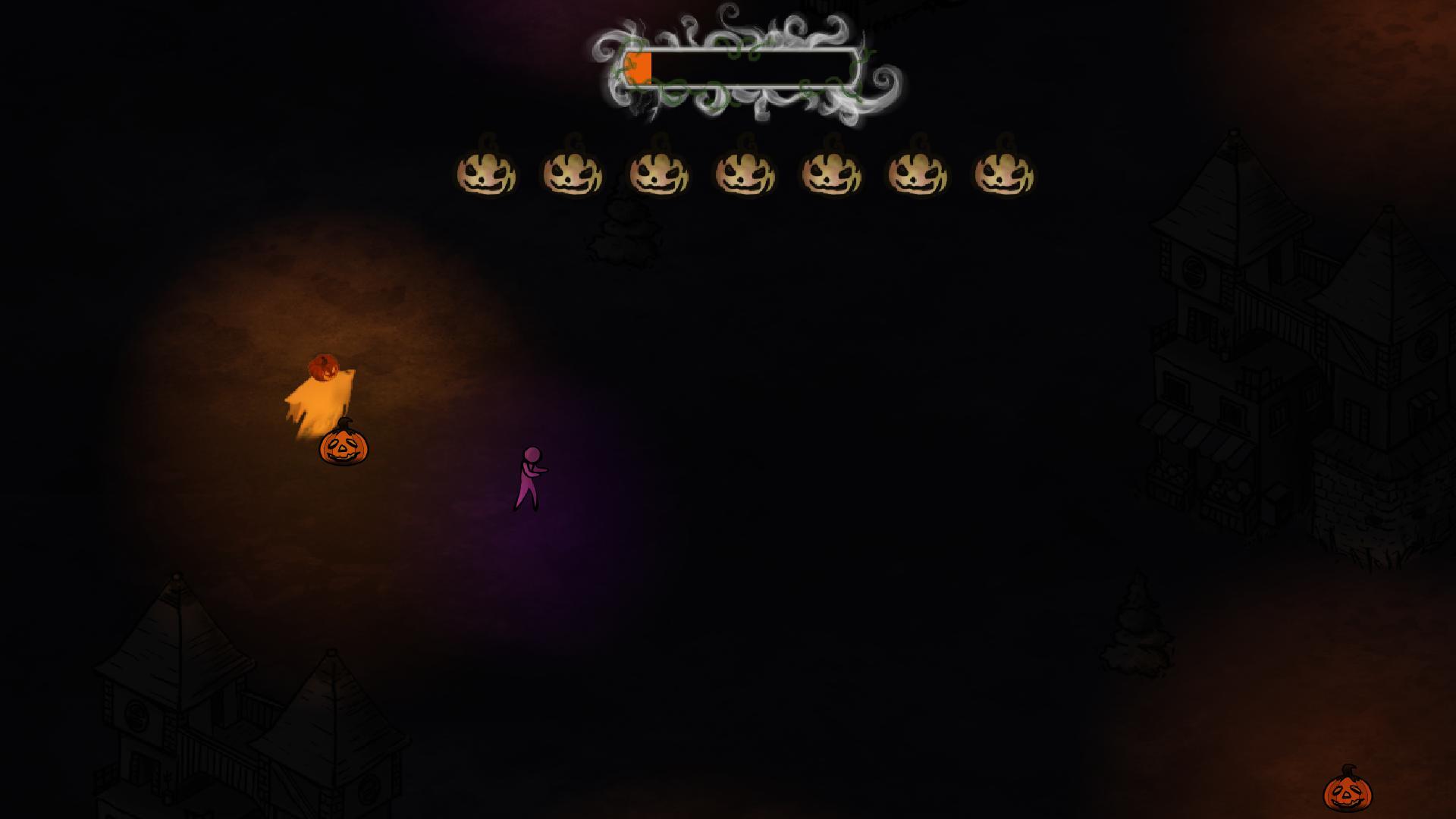1456x819 pixels.
Task: Select the sixth pumpkin icon
Action: (x=916, y=173)
